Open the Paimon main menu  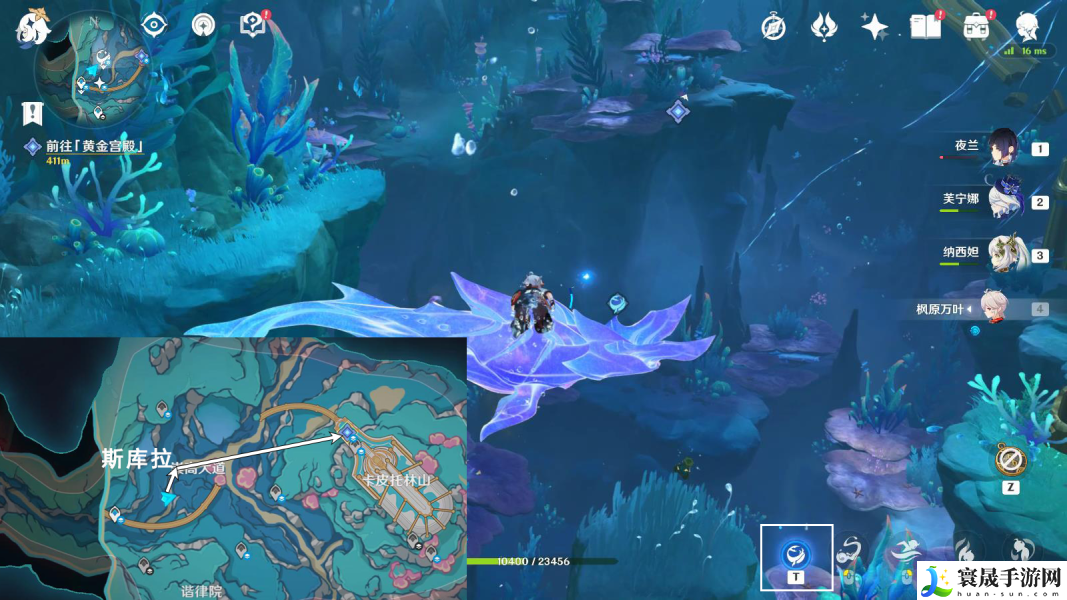pyautogui.click(x=32, y=25)
